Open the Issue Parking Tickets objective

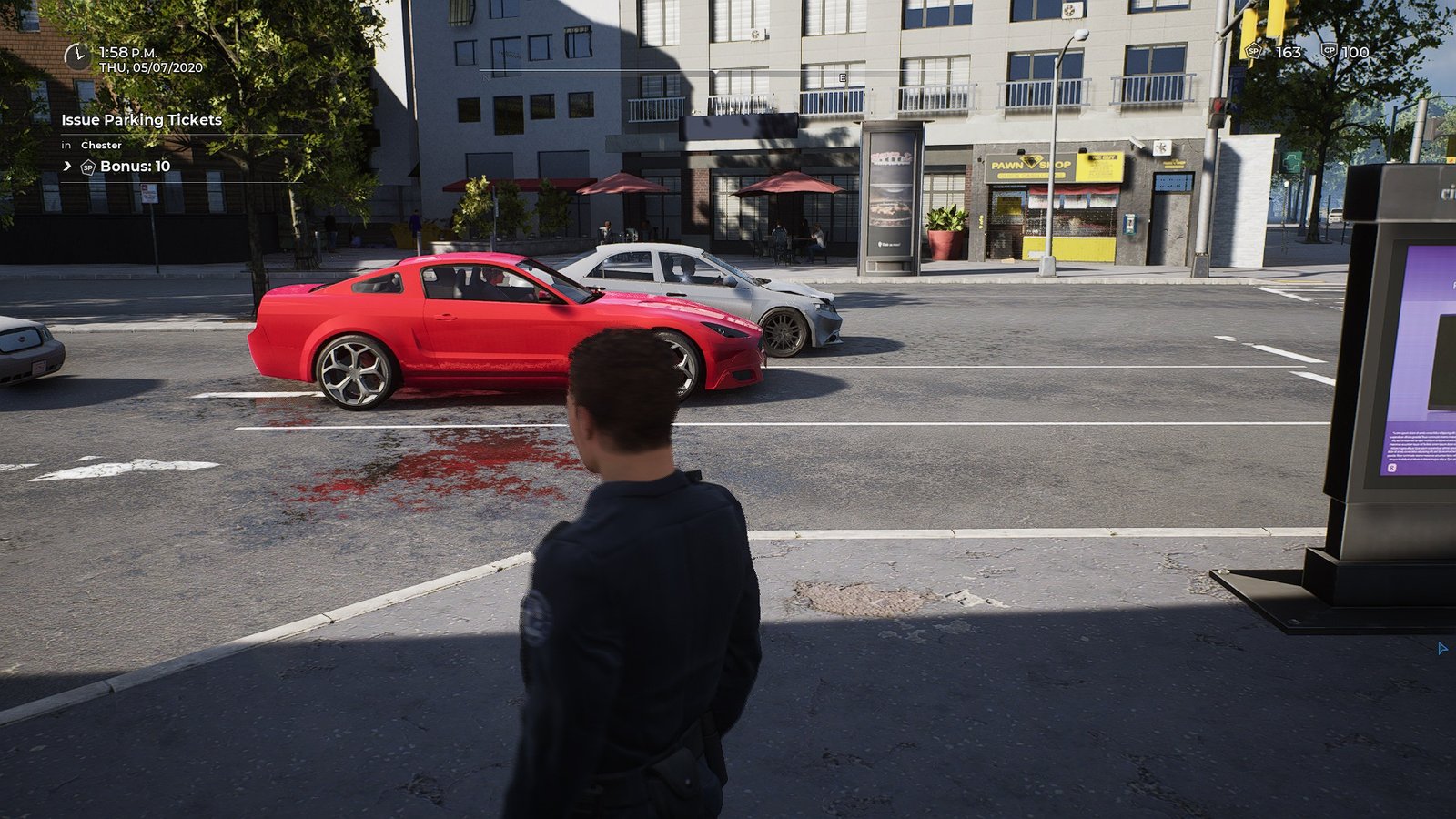pyautogui.click(x=141, y=119)
